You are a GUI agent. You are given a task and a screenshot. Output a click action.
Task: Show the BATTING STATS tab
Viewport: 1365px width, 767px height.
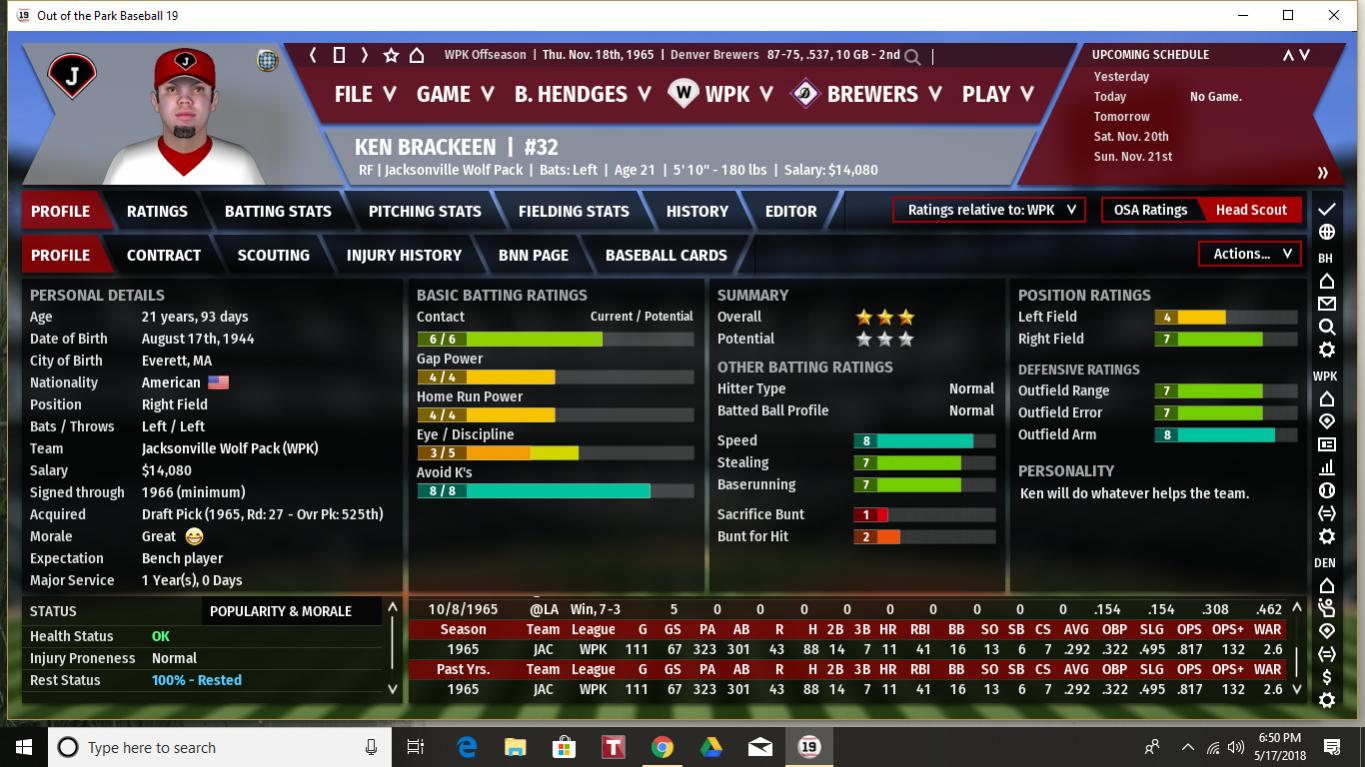point(278,211)
